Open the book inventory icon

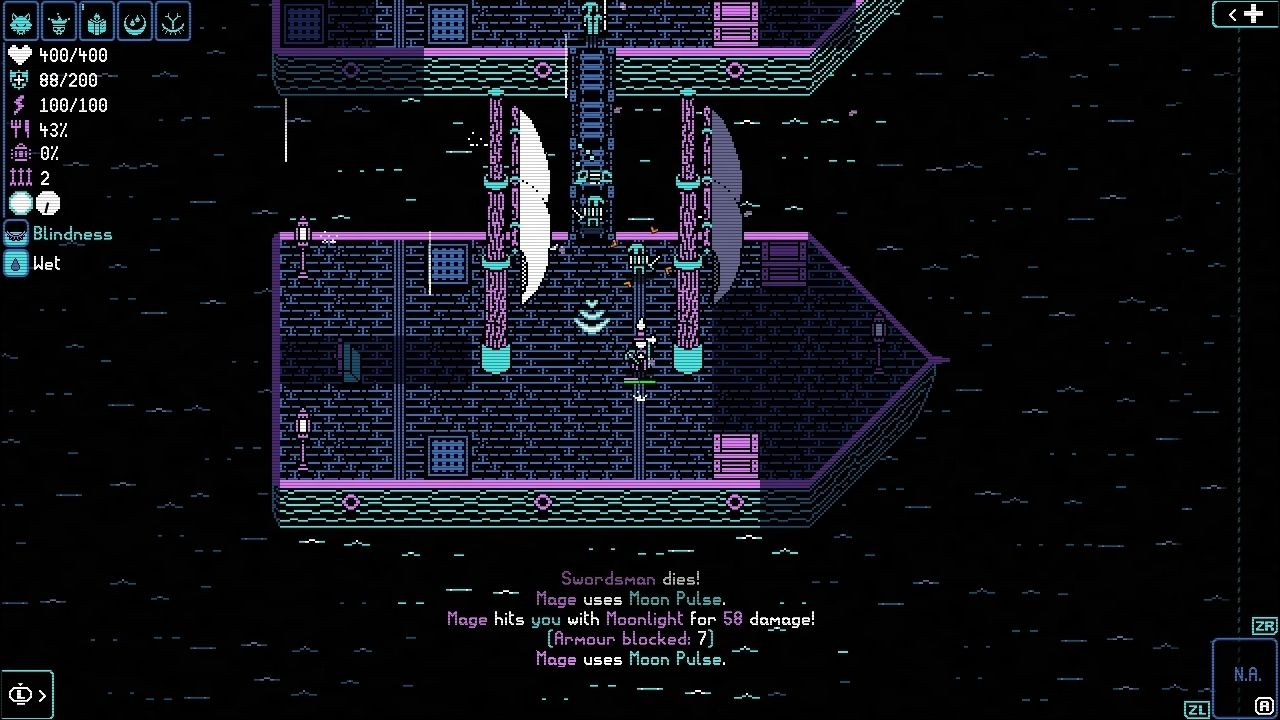[95, 20]
